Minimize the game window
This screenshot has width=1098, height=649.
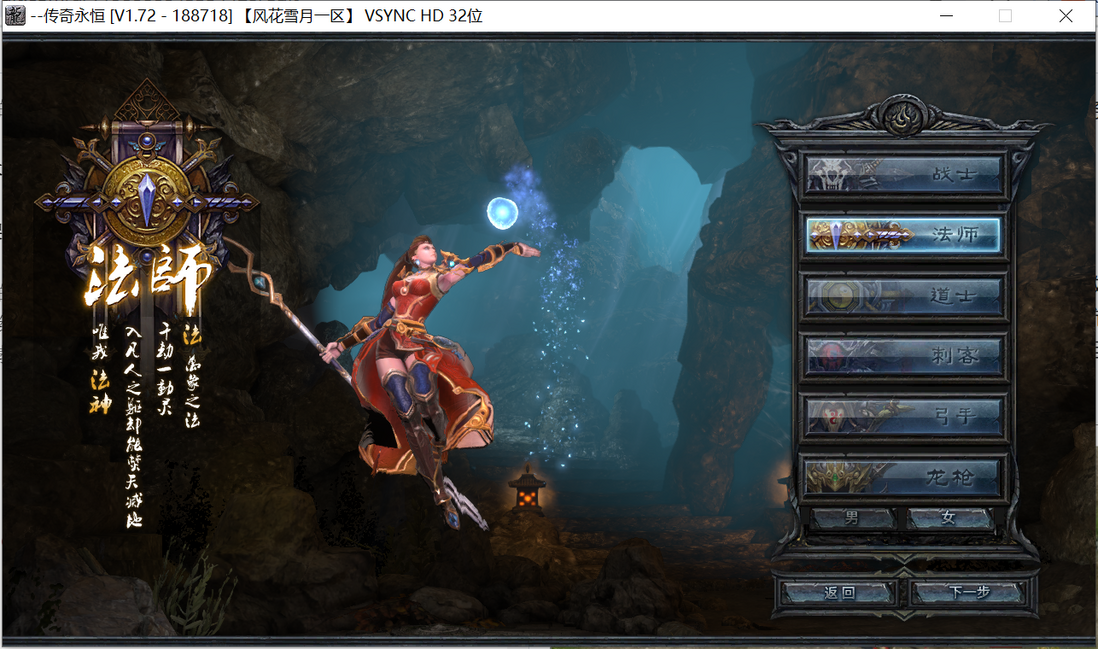(x=946, y=16)
